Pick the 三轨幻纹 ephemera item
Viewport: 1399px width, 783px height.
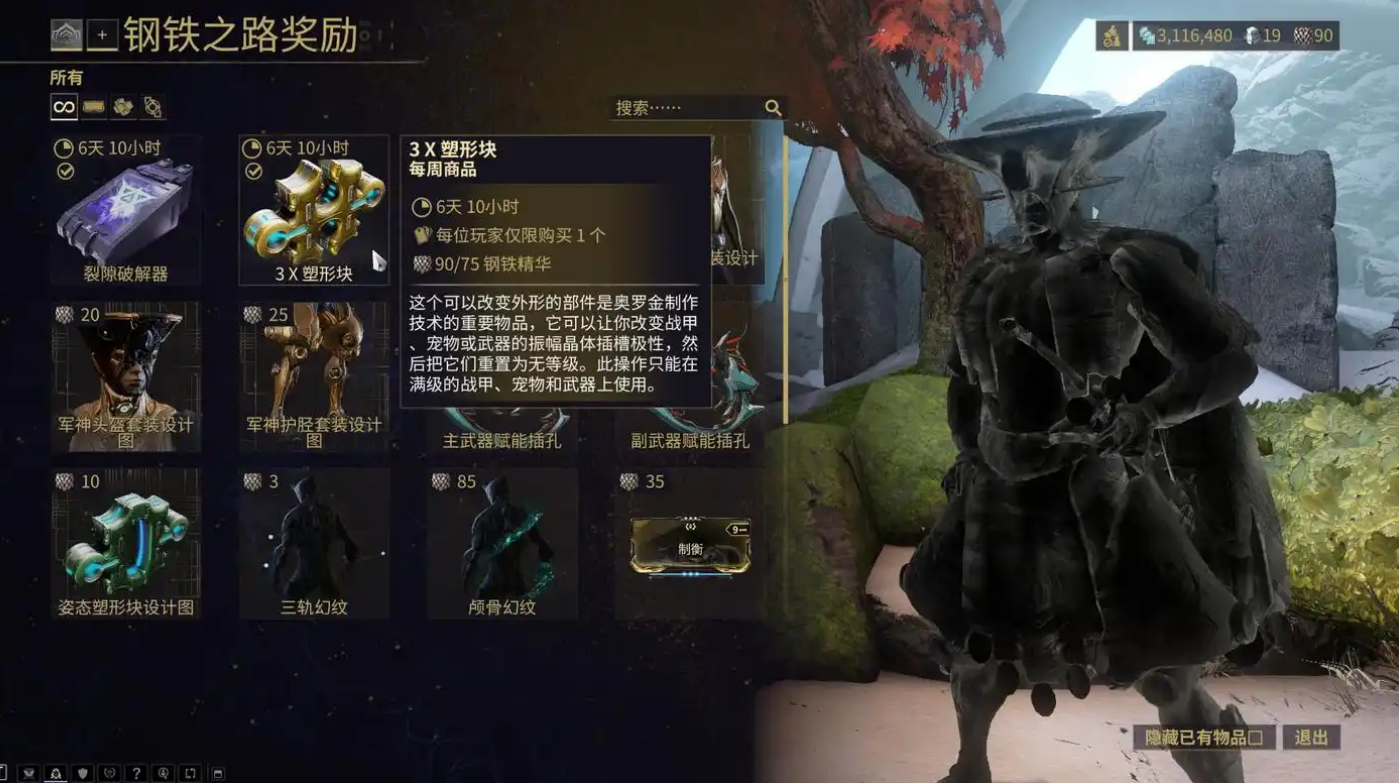[x=314, y=543]
